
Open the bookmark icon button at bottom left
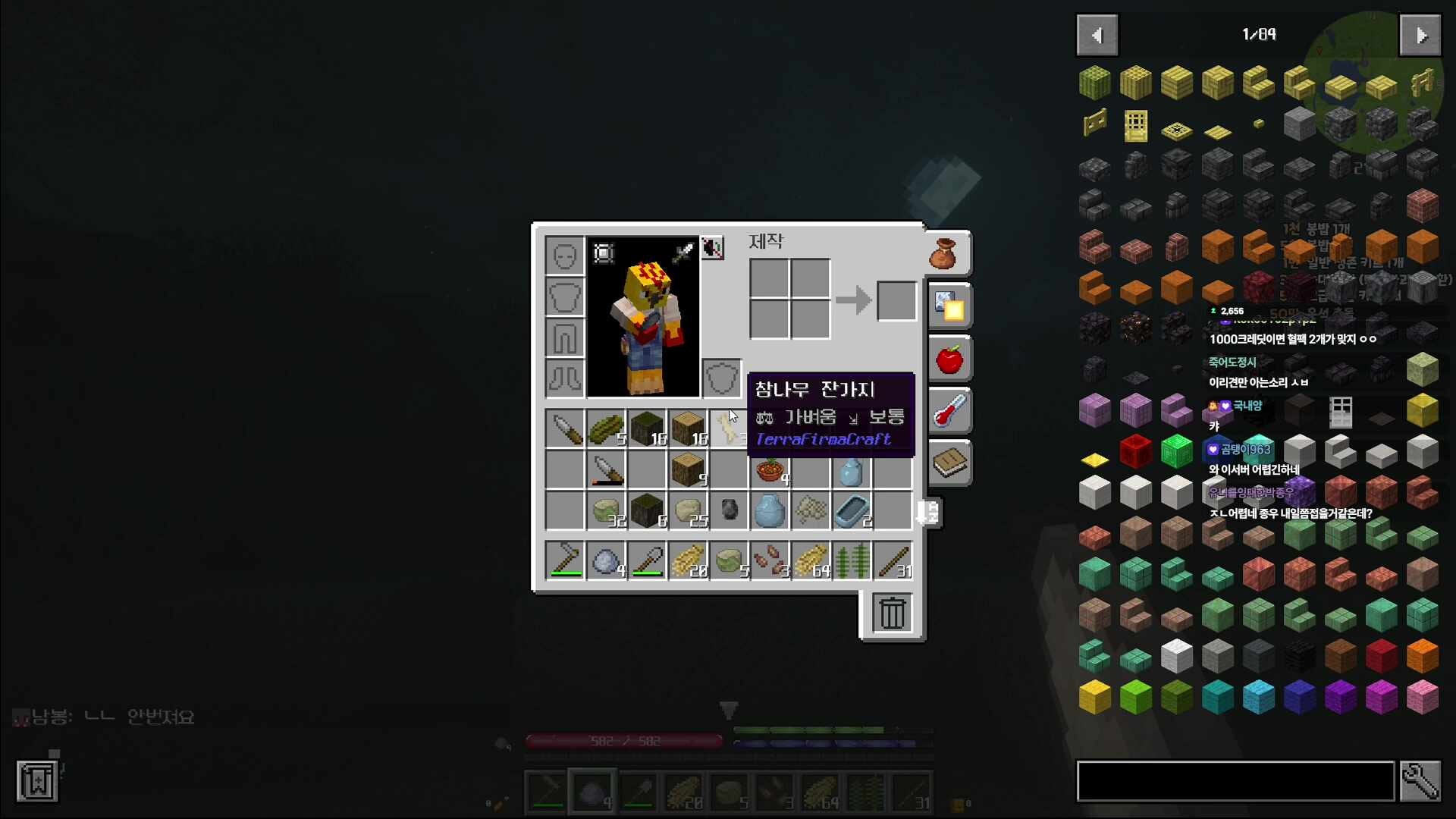(37, 781)
